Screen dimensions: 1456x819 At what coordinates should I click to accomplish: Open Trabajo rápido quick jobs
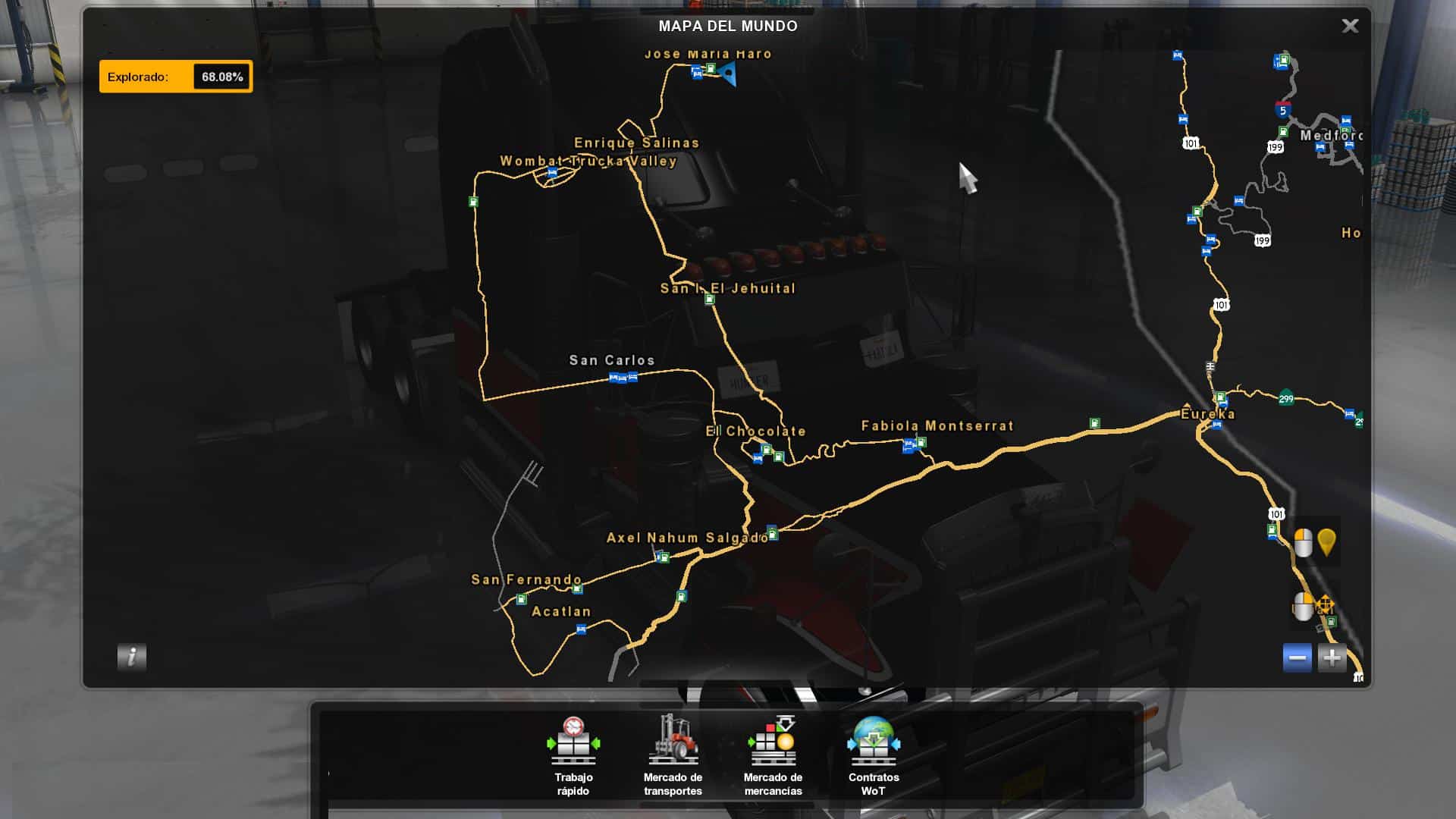coord(573,755)
